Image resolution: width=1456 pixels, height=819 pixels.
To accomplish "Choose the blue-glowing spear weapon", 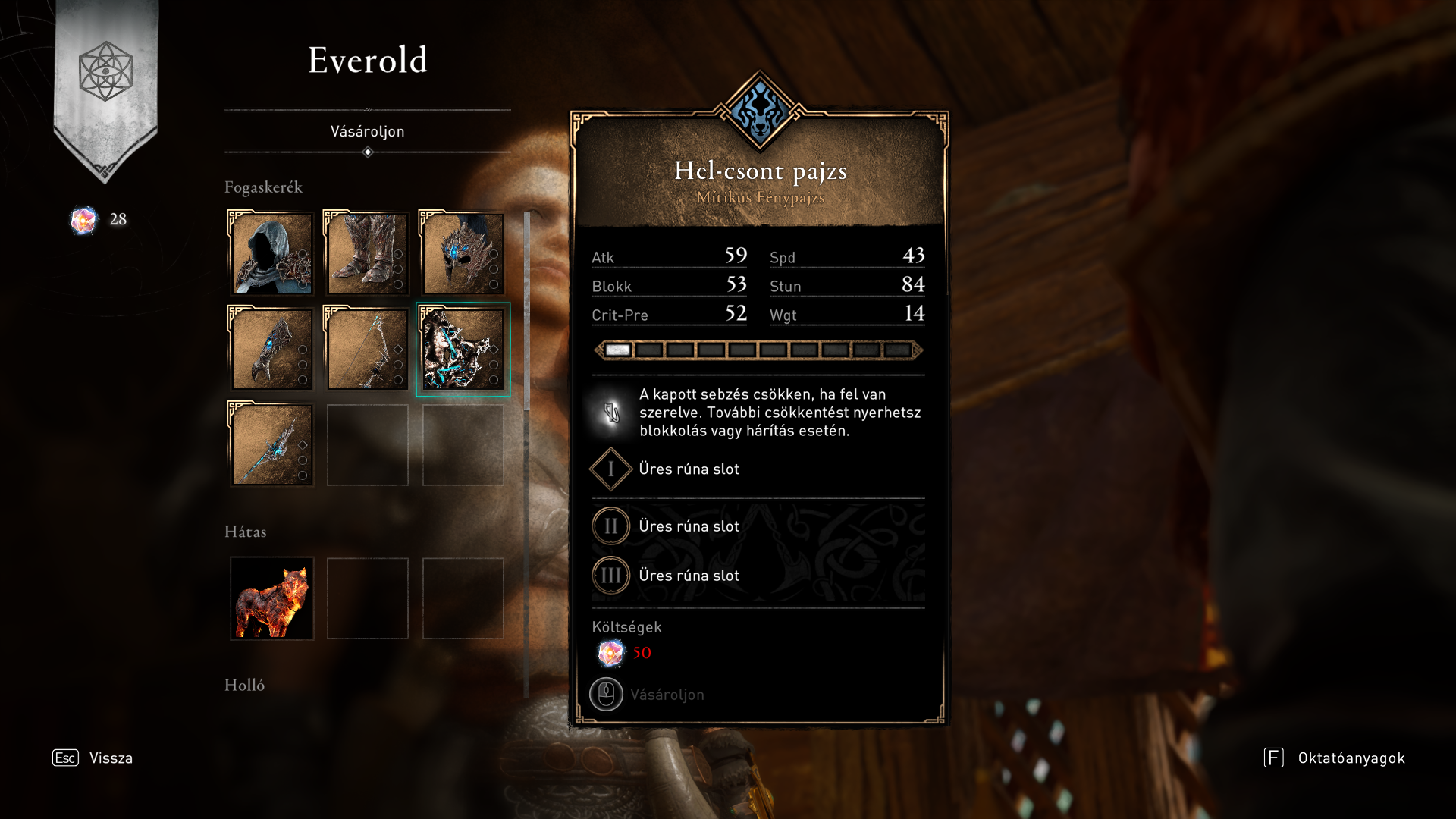I will pos(271,444).
